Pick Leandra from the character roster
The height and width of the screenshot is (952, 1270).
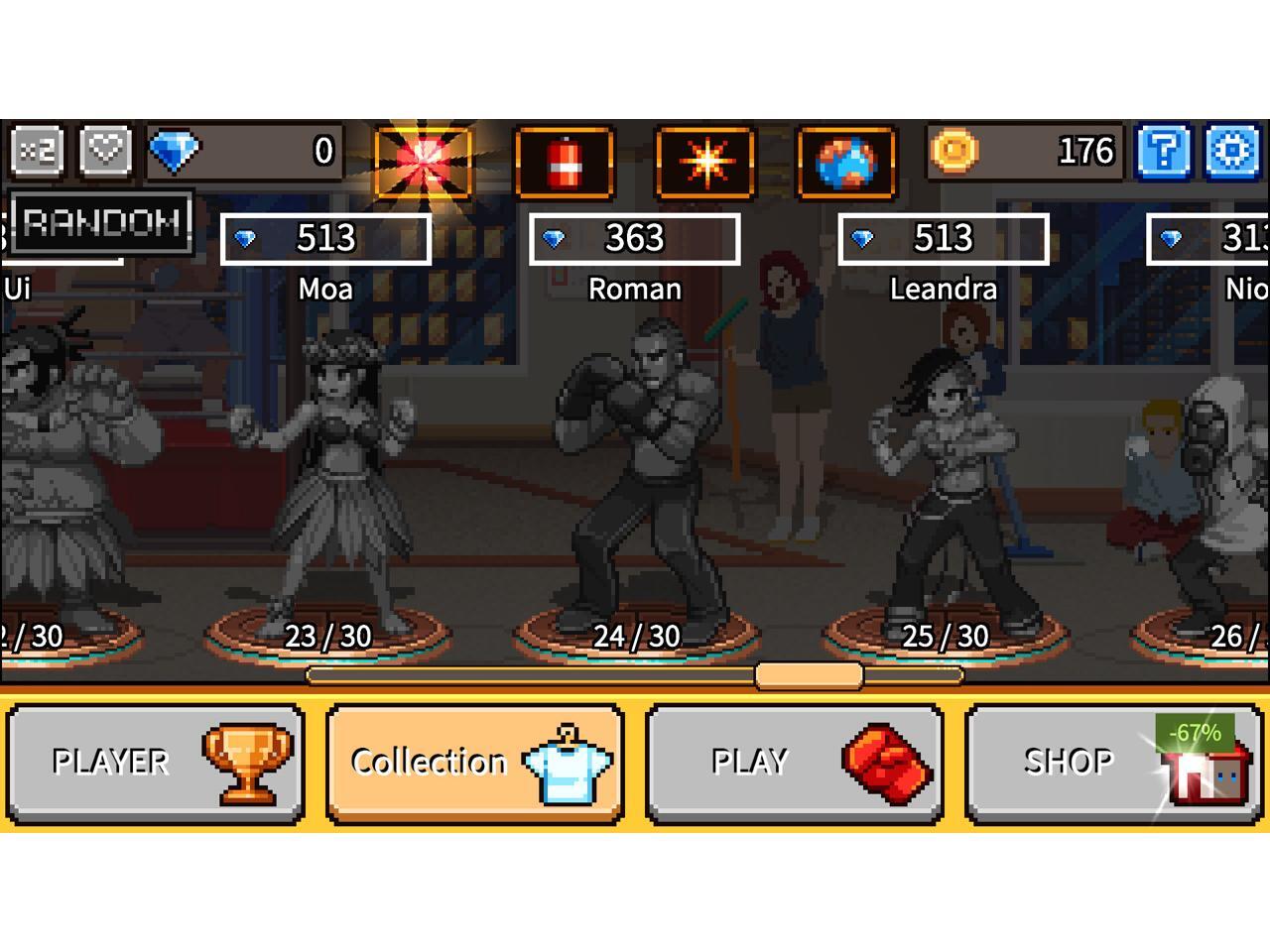click(x=943, y=486)
